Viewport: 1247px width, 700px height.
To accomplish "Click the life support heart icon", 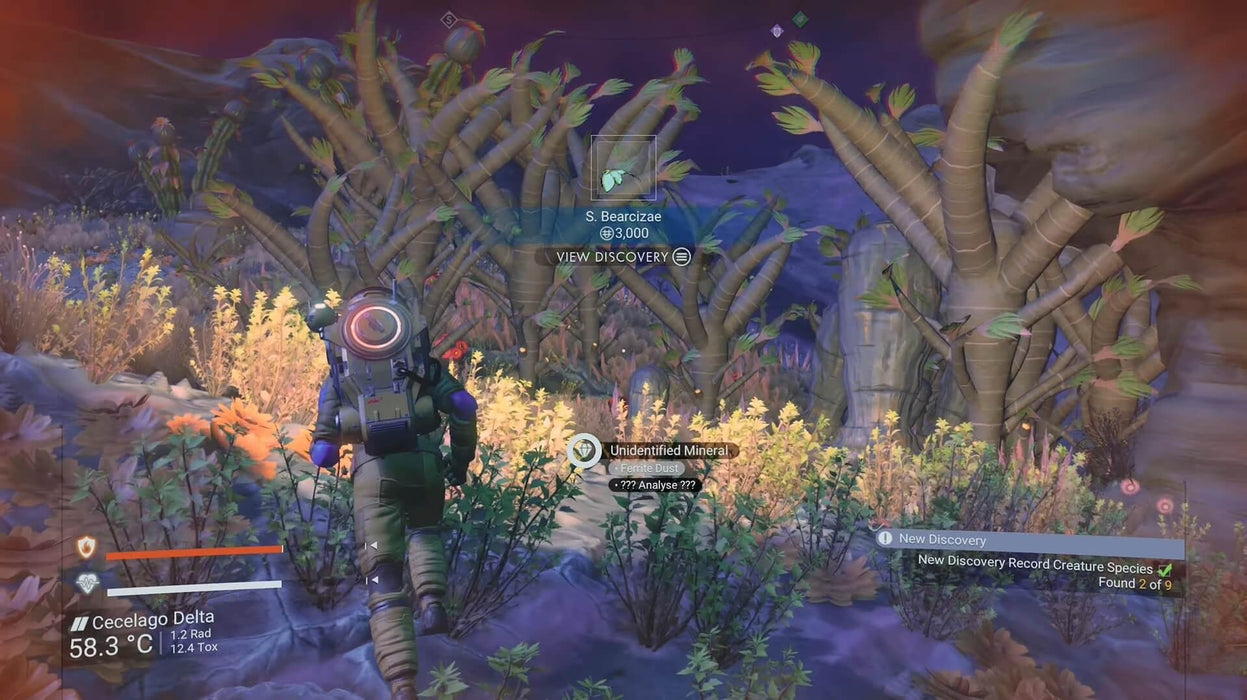I will click(87, 584).
